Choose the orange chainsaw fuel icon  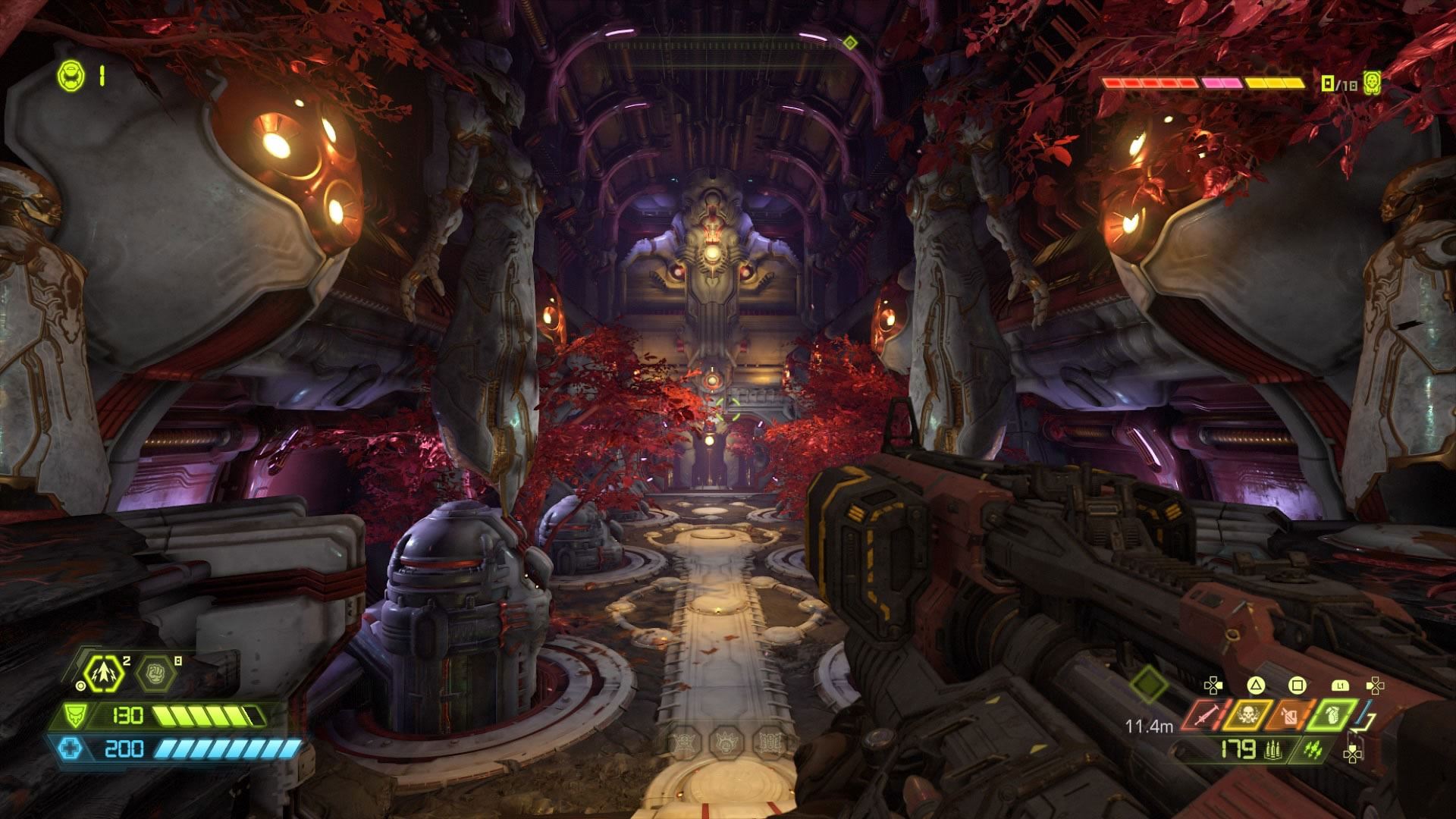[1285, 714]
